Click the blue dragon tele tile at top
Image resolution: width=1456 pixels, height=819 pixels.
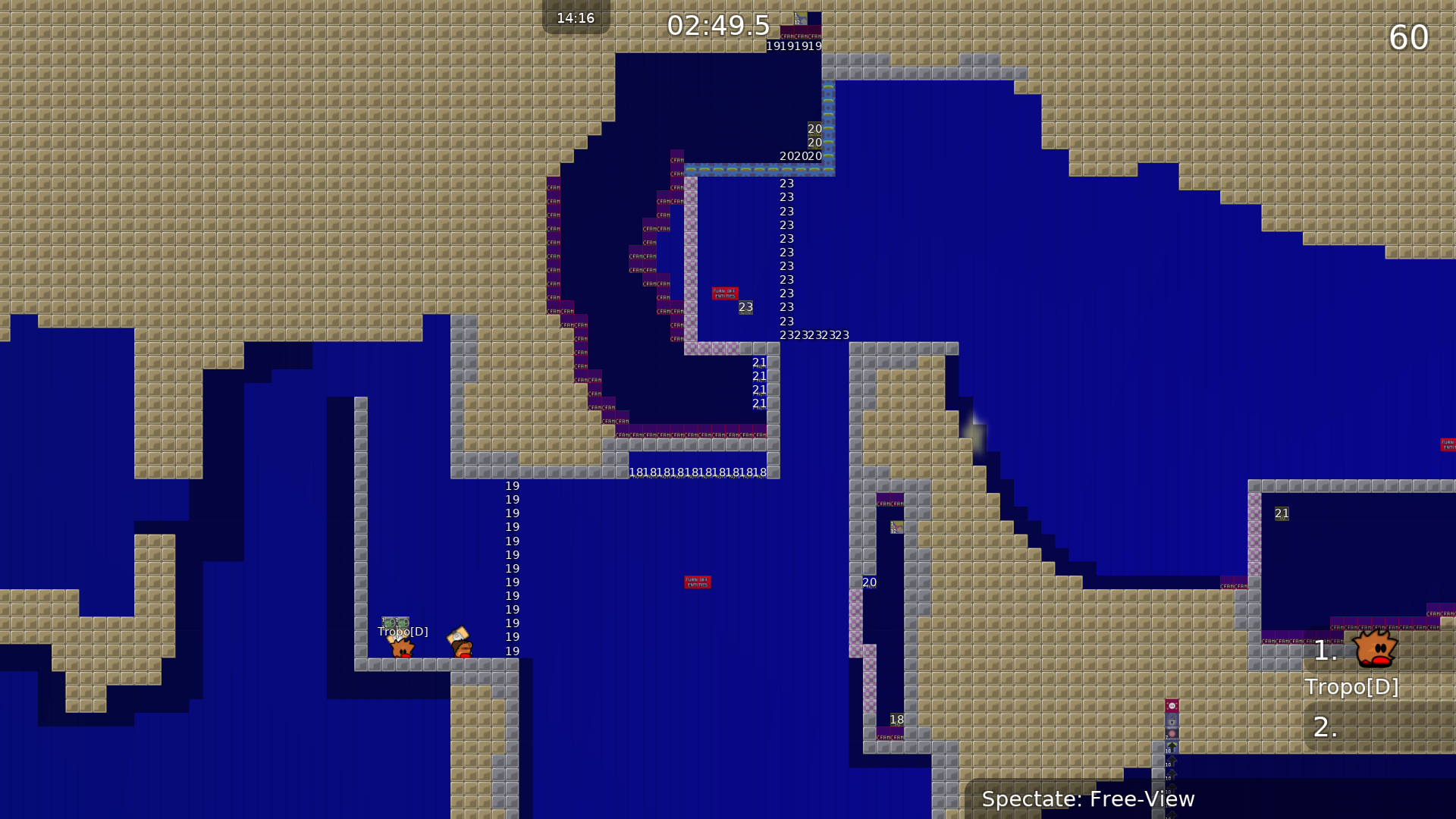click(801, 19)
